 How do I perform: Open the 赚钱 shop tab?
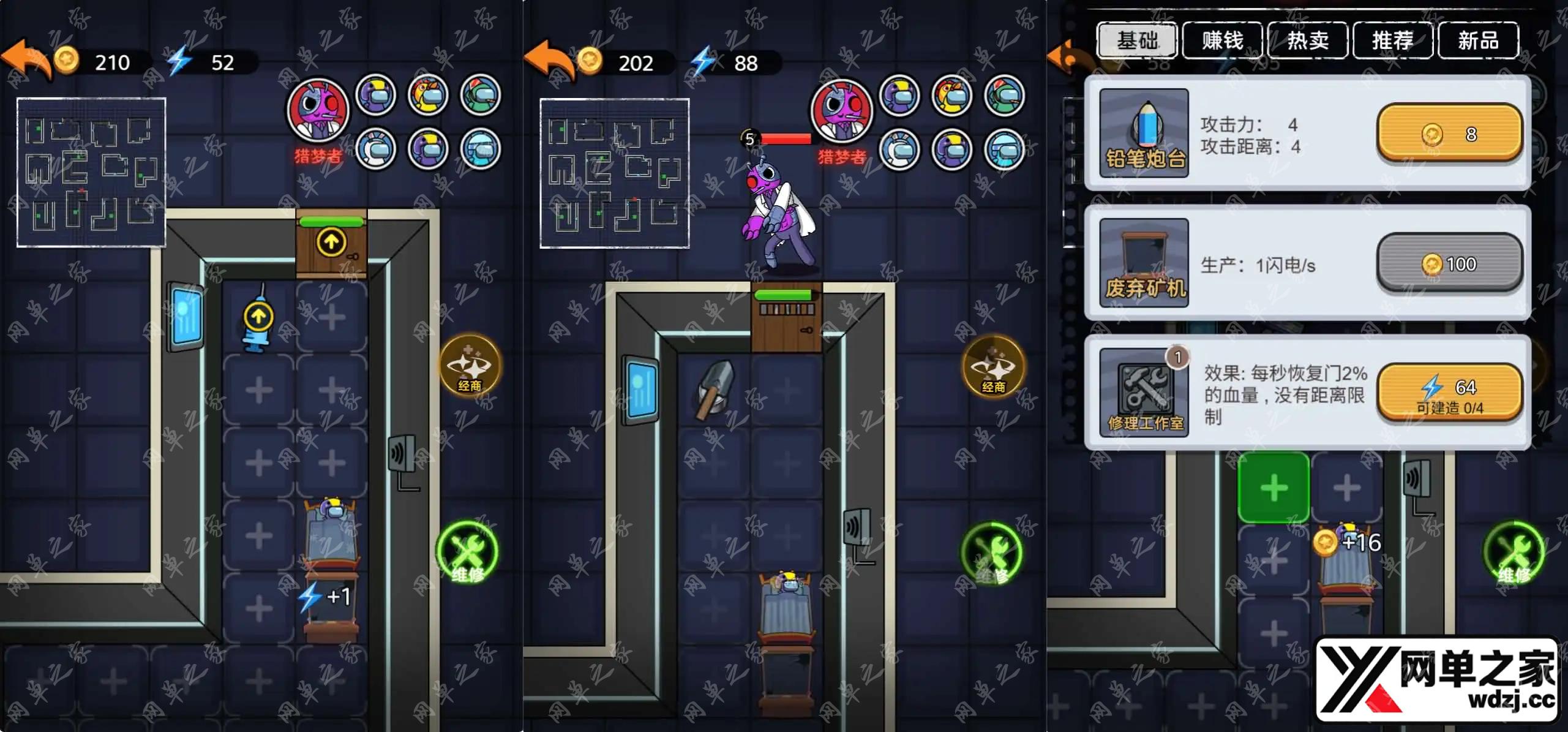(x=1222, y=40)
